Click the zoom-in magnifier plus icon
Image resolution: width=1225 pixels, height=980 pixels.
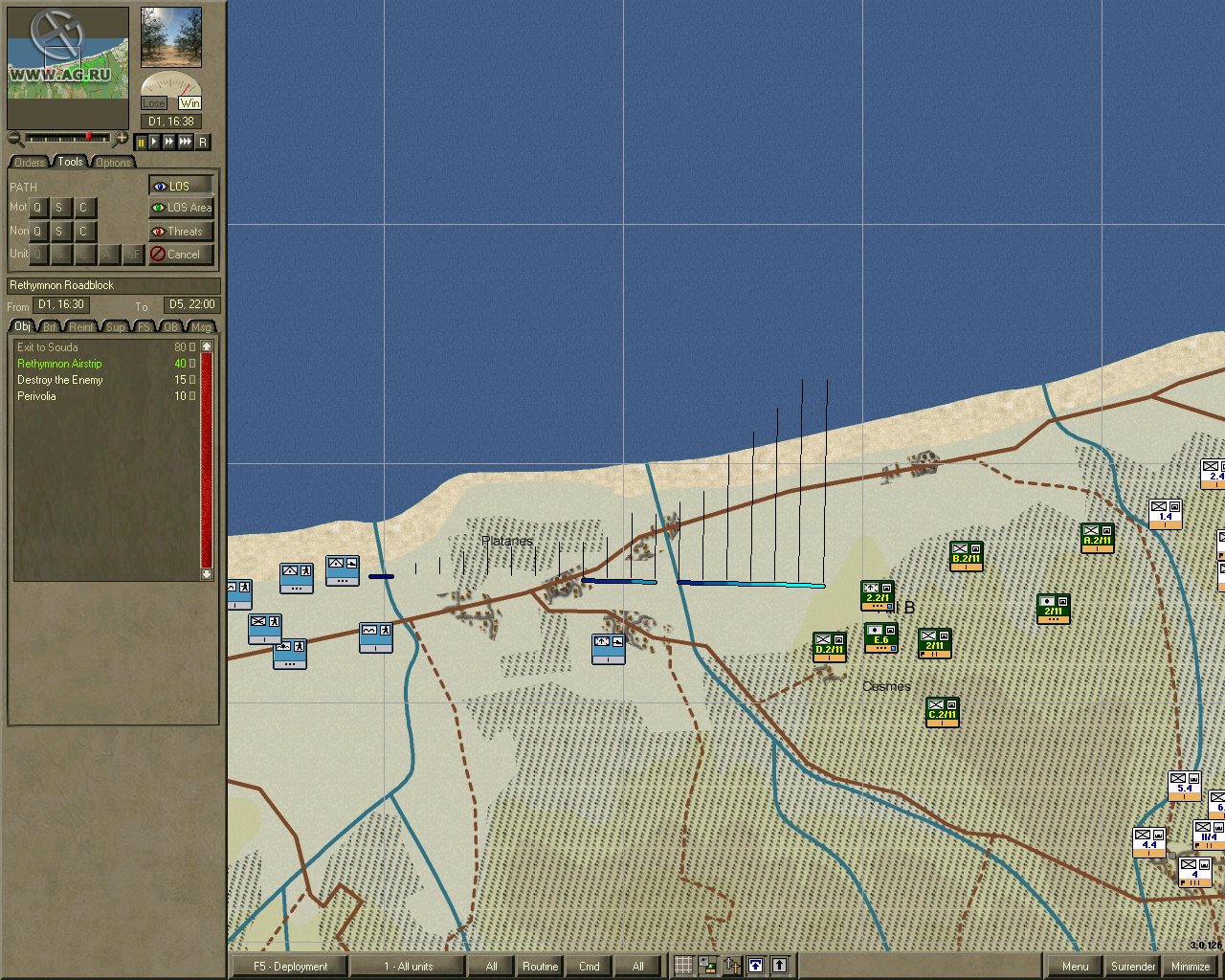pyautogui.click(x=122, y=139)
